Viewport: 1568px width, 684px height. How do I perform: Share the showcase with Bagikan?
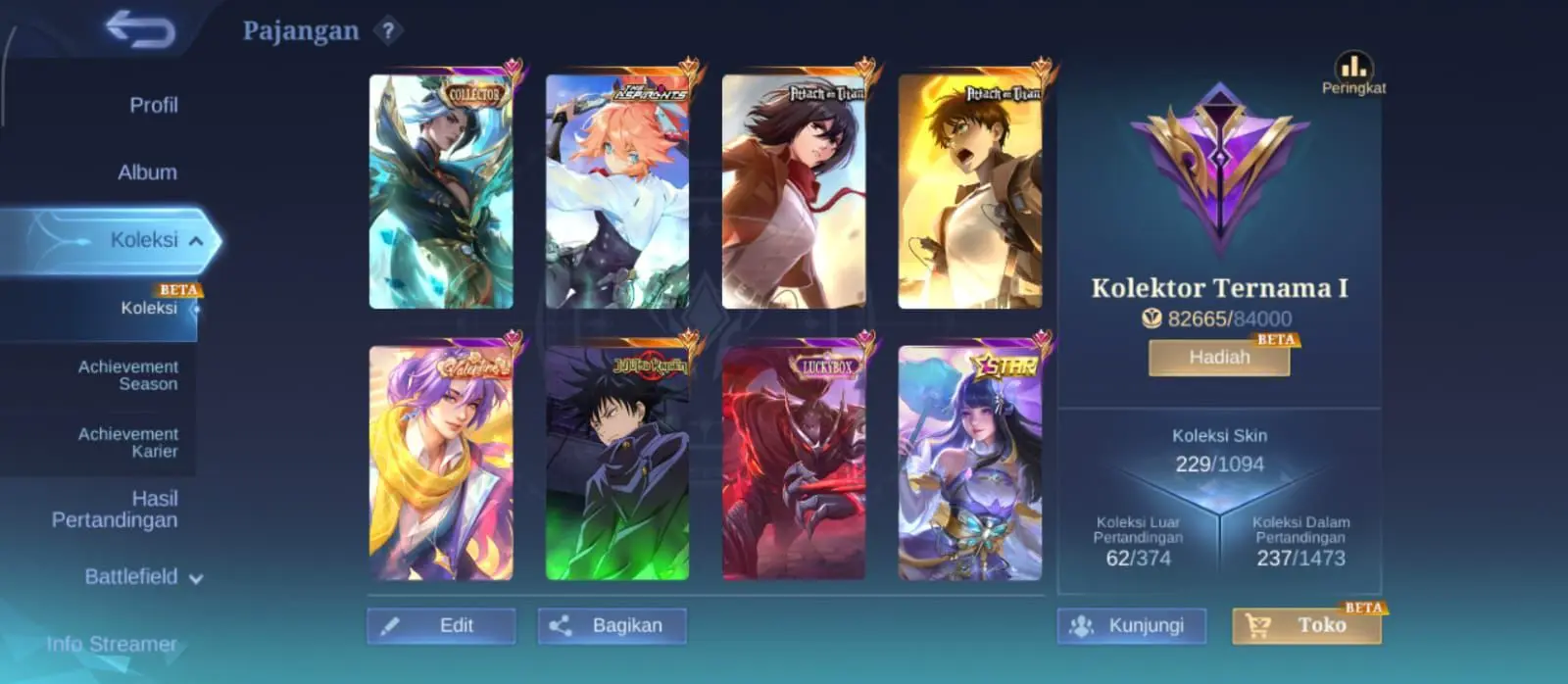pyautogui.click(x=612, y=625)
